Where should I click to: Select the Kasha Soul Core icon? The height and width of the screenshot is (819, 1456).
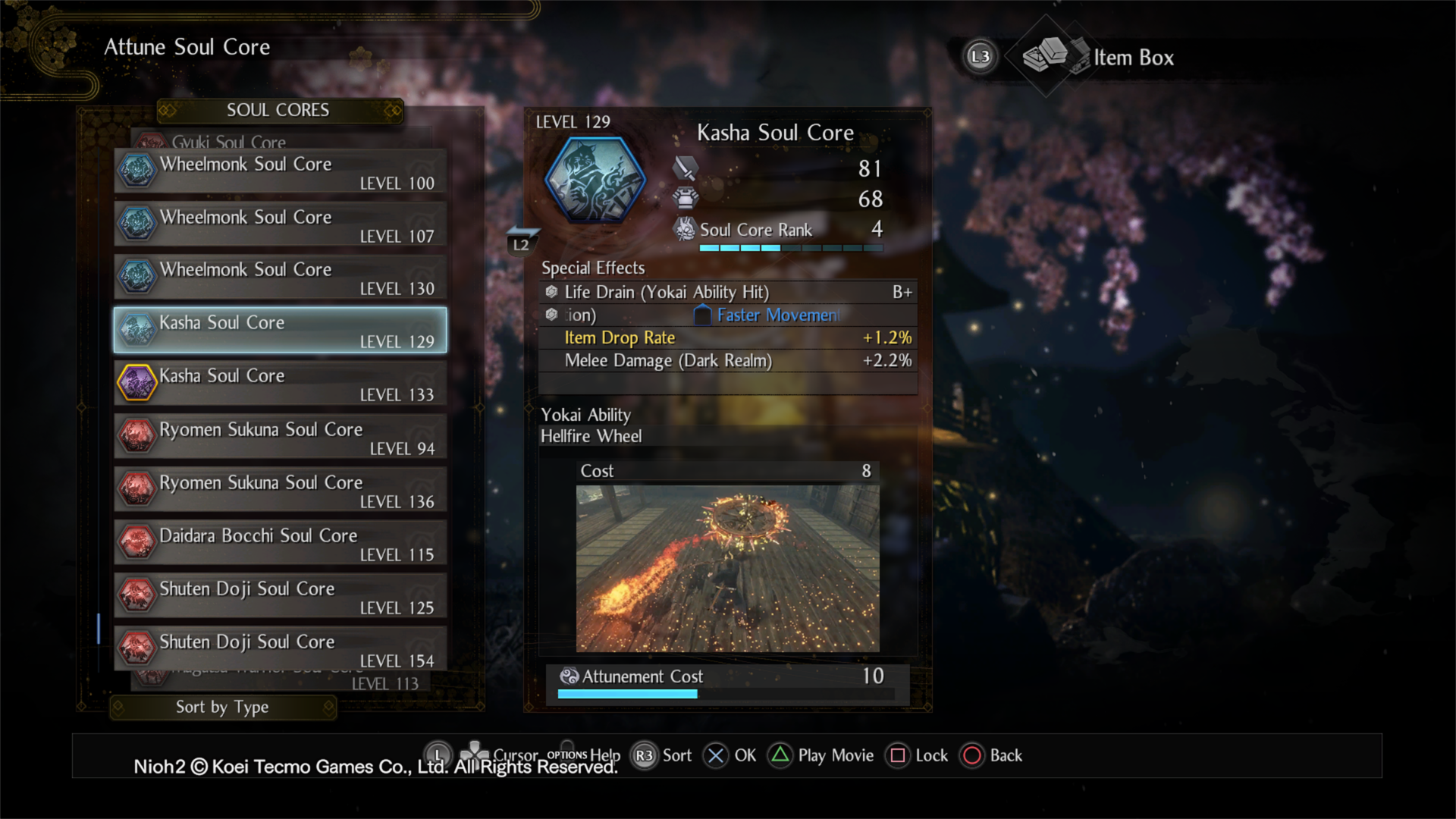click(136, 330)
